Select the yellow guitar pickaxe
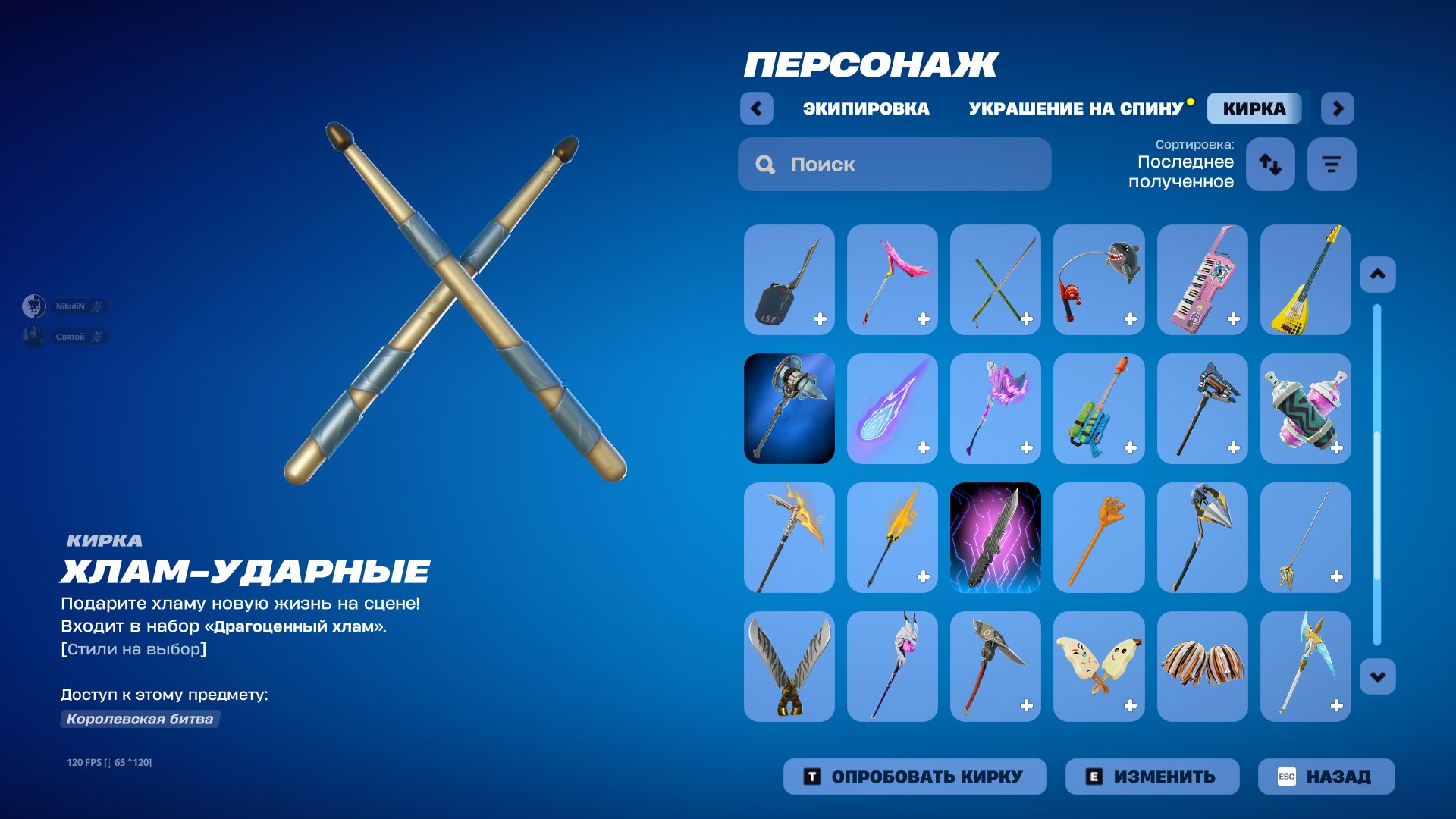1456x819 pixels. (1305, 279)
